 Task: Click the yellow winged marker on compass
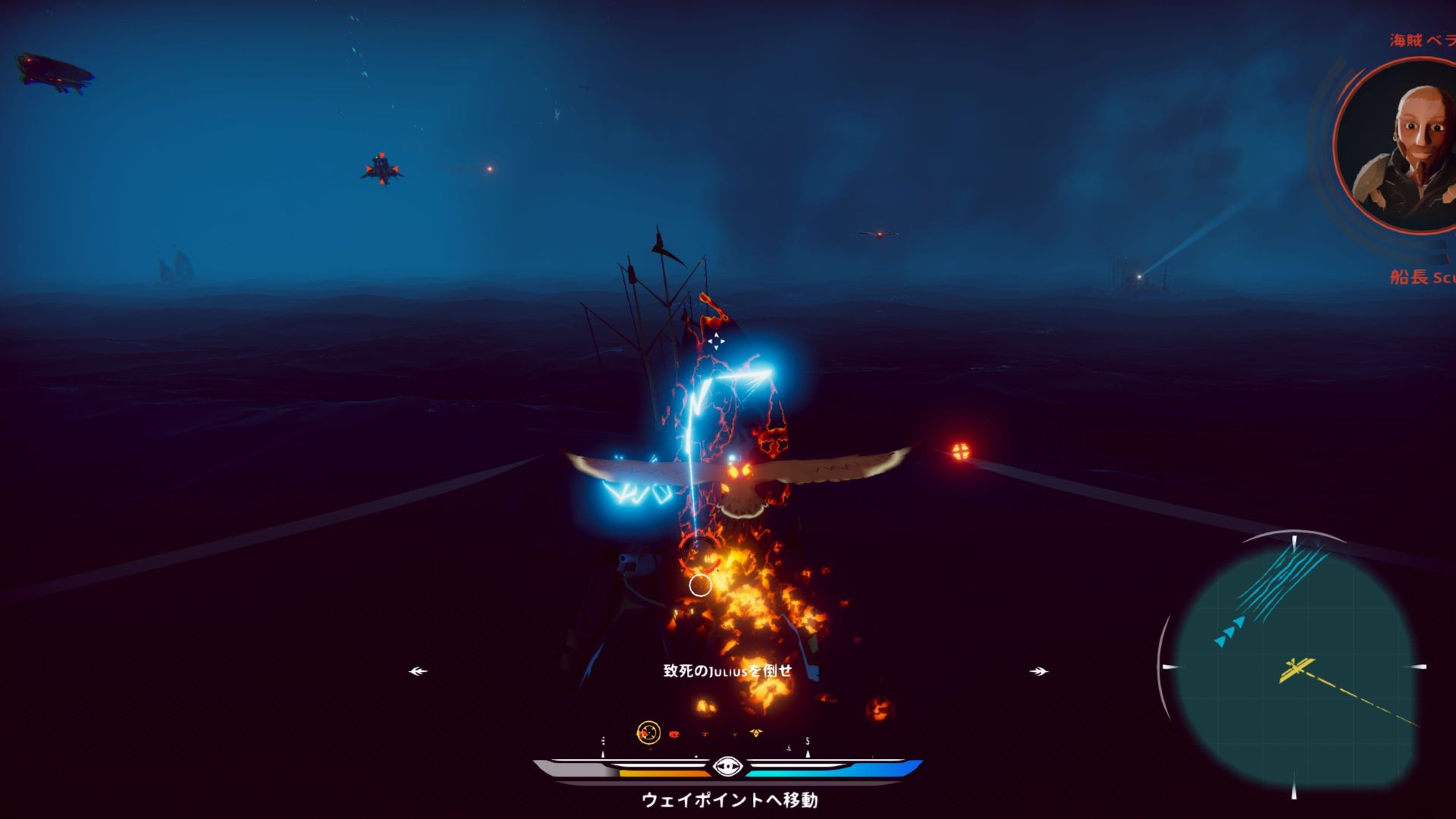[x=755, y=733]
